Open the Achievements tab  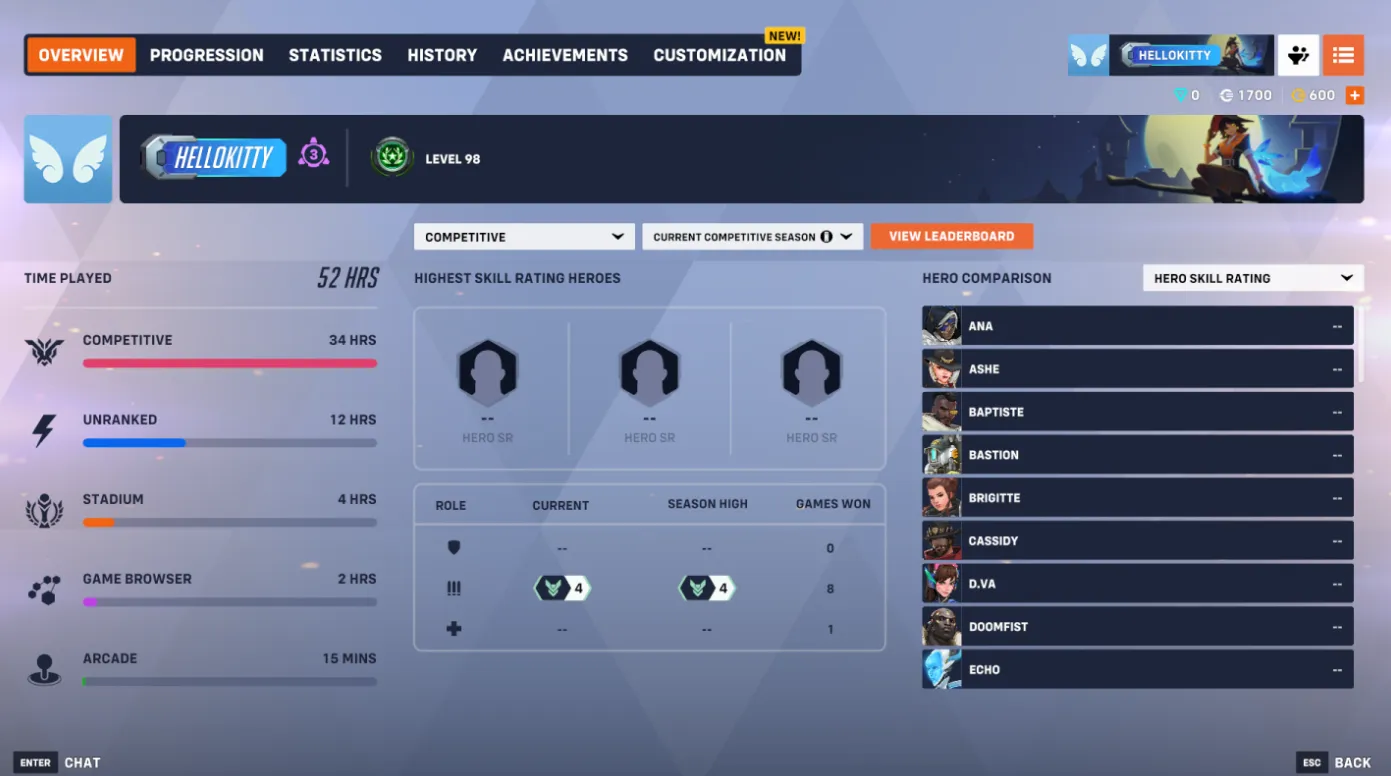click(564, 55)
